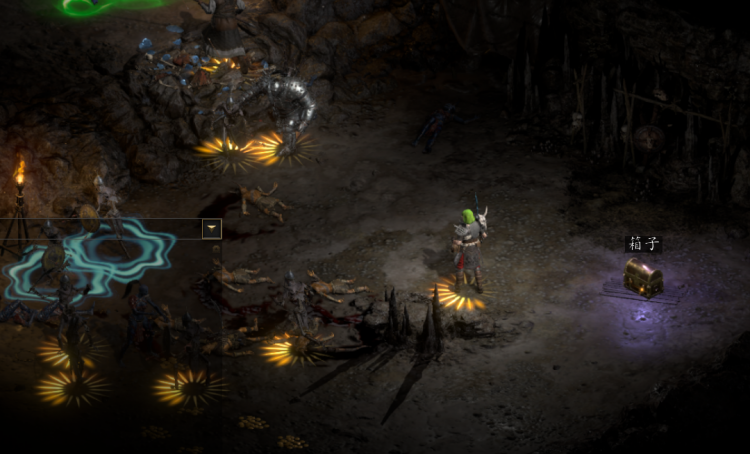
Task: Expand the panel's dropdown arrow button
Action: 211,229
